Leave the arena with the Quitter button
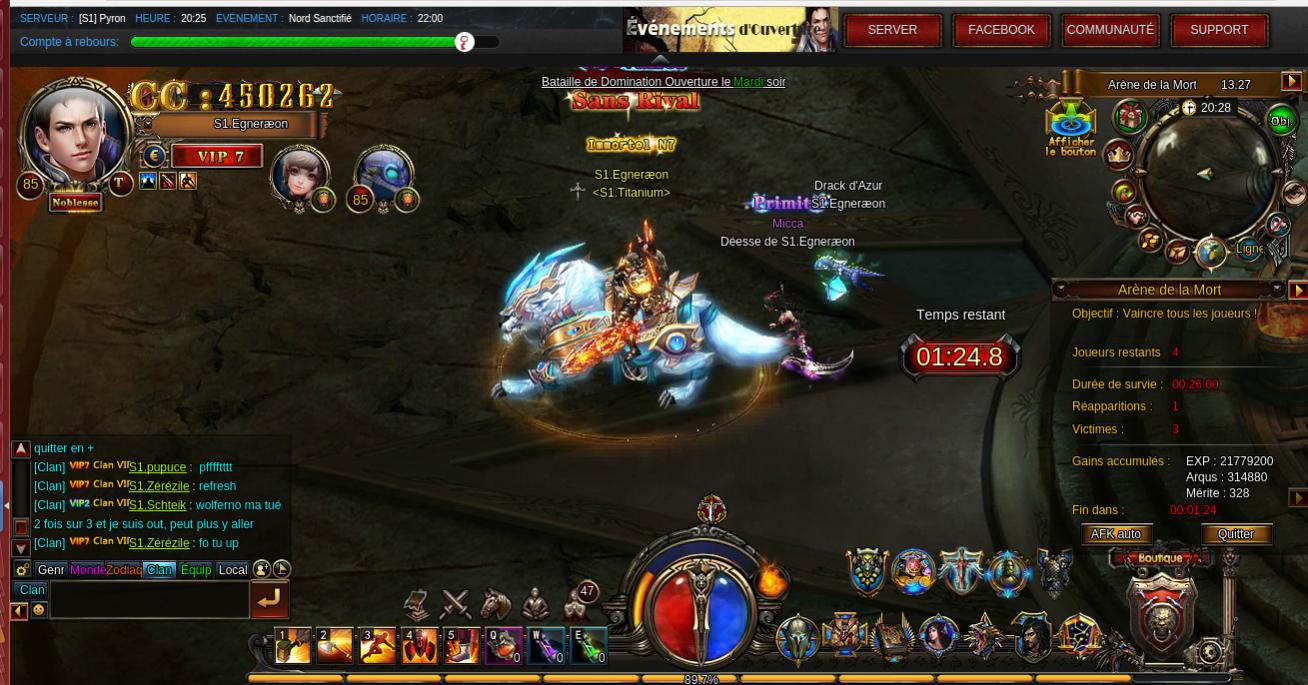 coord(1235,534)
